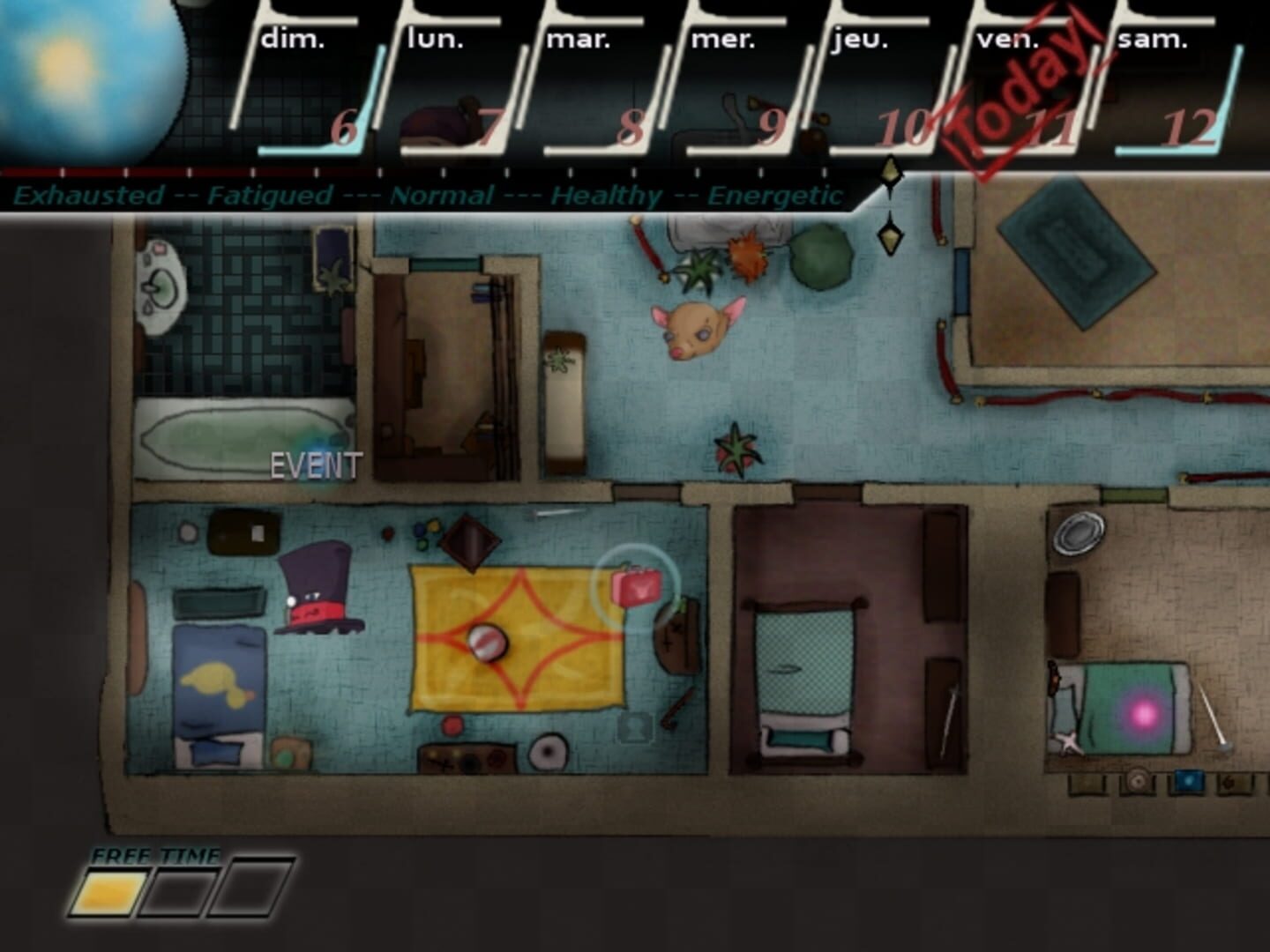Click Healthy on the energy level scale
This screenshot has height=952, width=1270.
click(605, 196)
